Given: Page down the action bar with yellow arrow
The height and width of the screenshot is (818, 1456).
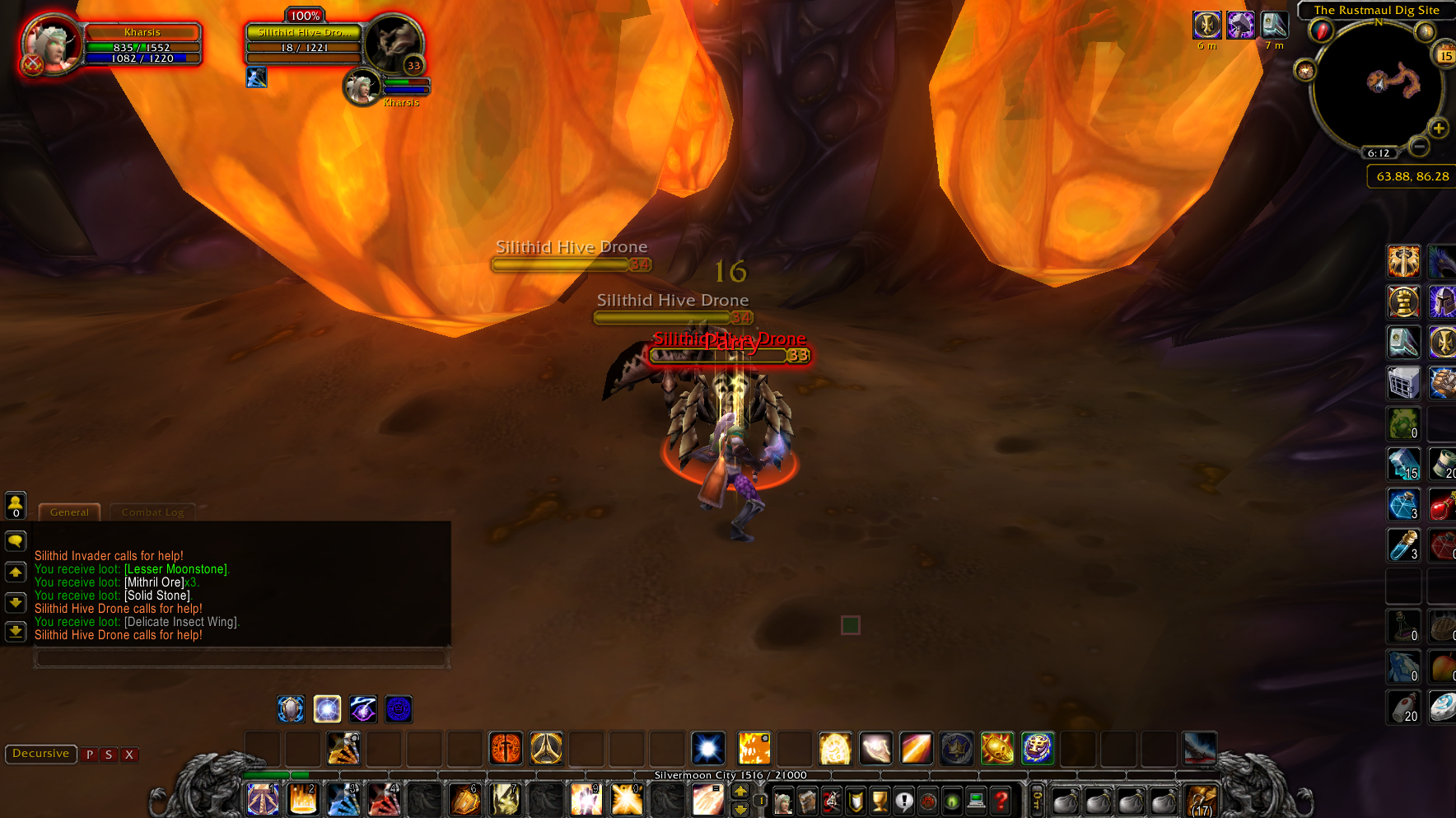Looking at the screenshot, I should [740, 809].
